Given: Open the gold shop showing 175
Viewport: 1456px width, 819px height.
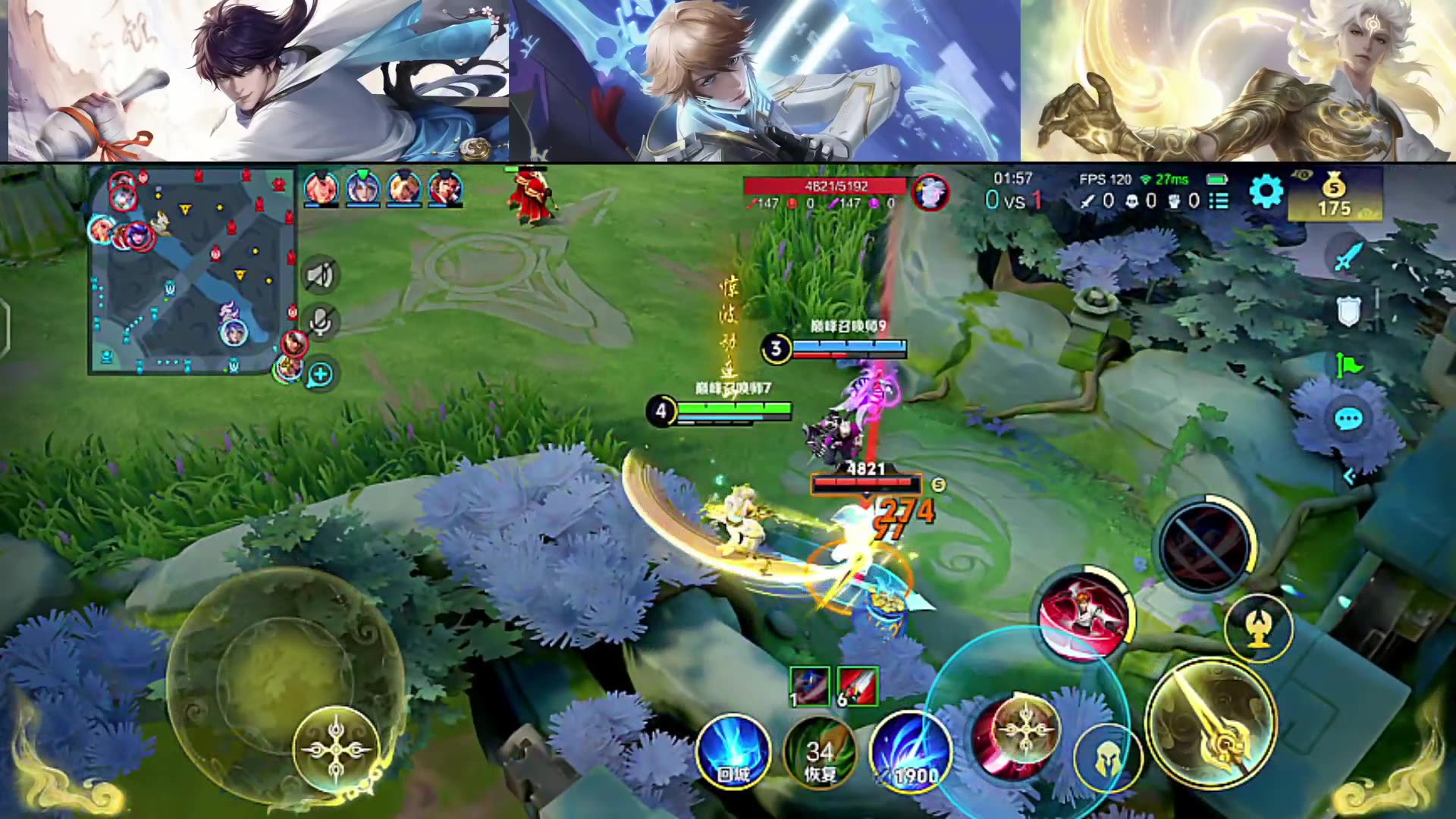Looking at the screenshot, I should coord(1334,196).
